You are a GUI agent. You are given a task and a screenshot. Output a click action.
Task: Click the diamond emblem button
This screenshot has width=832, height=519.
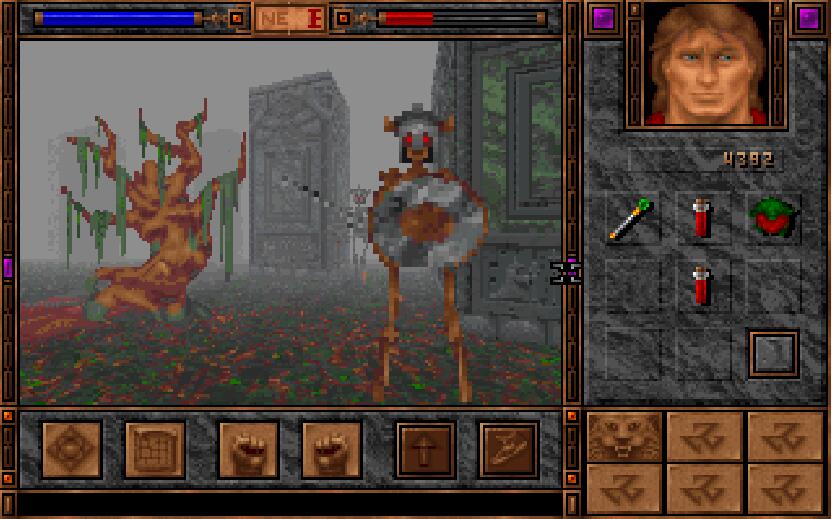(x=71, y=449)
